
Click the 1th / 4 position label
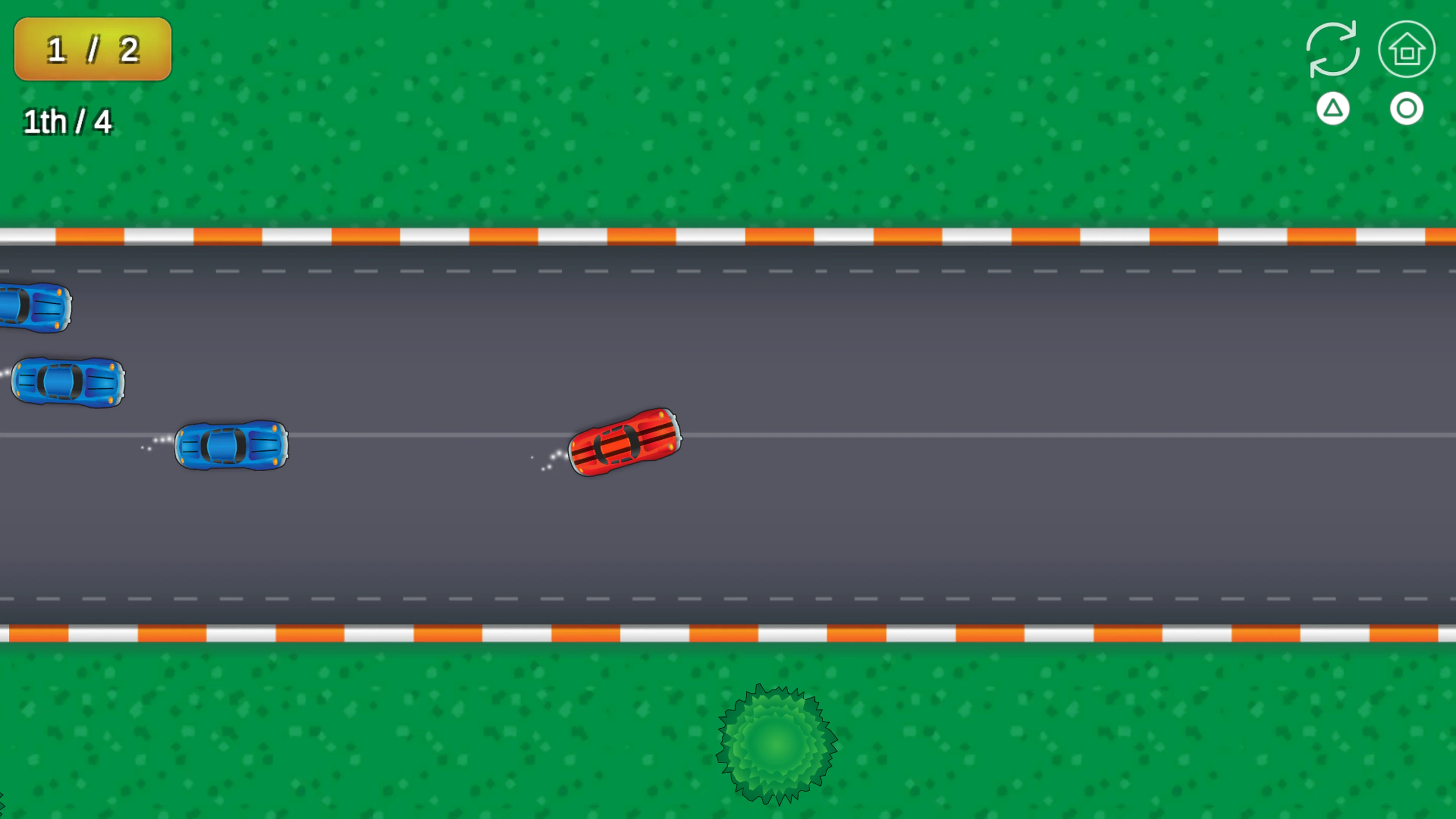coord(67,121)
